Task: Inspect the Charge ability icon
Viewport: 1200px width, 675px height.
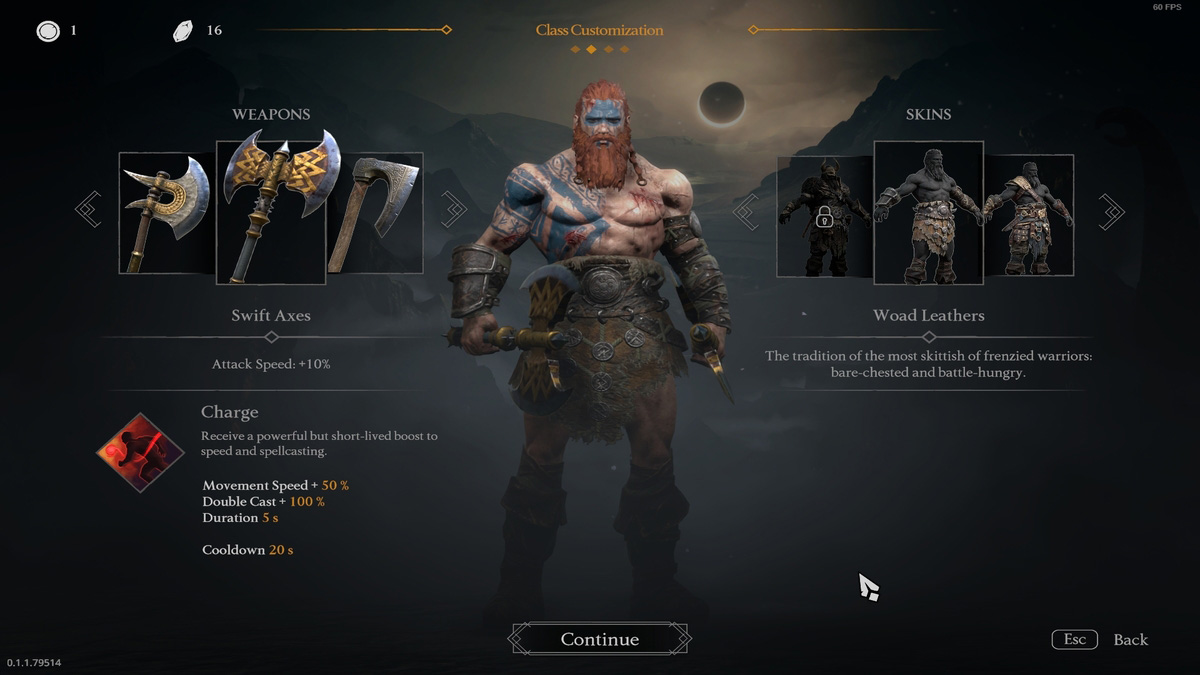Action: [141, 453]
